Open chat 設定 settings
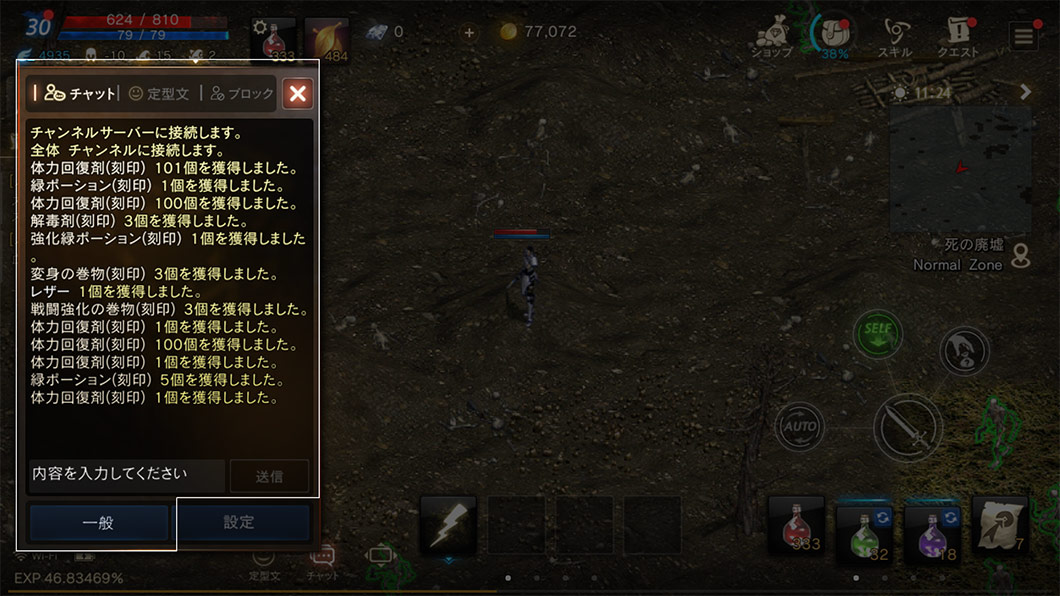Screen dimensions: 1060x596 point(239,522)
